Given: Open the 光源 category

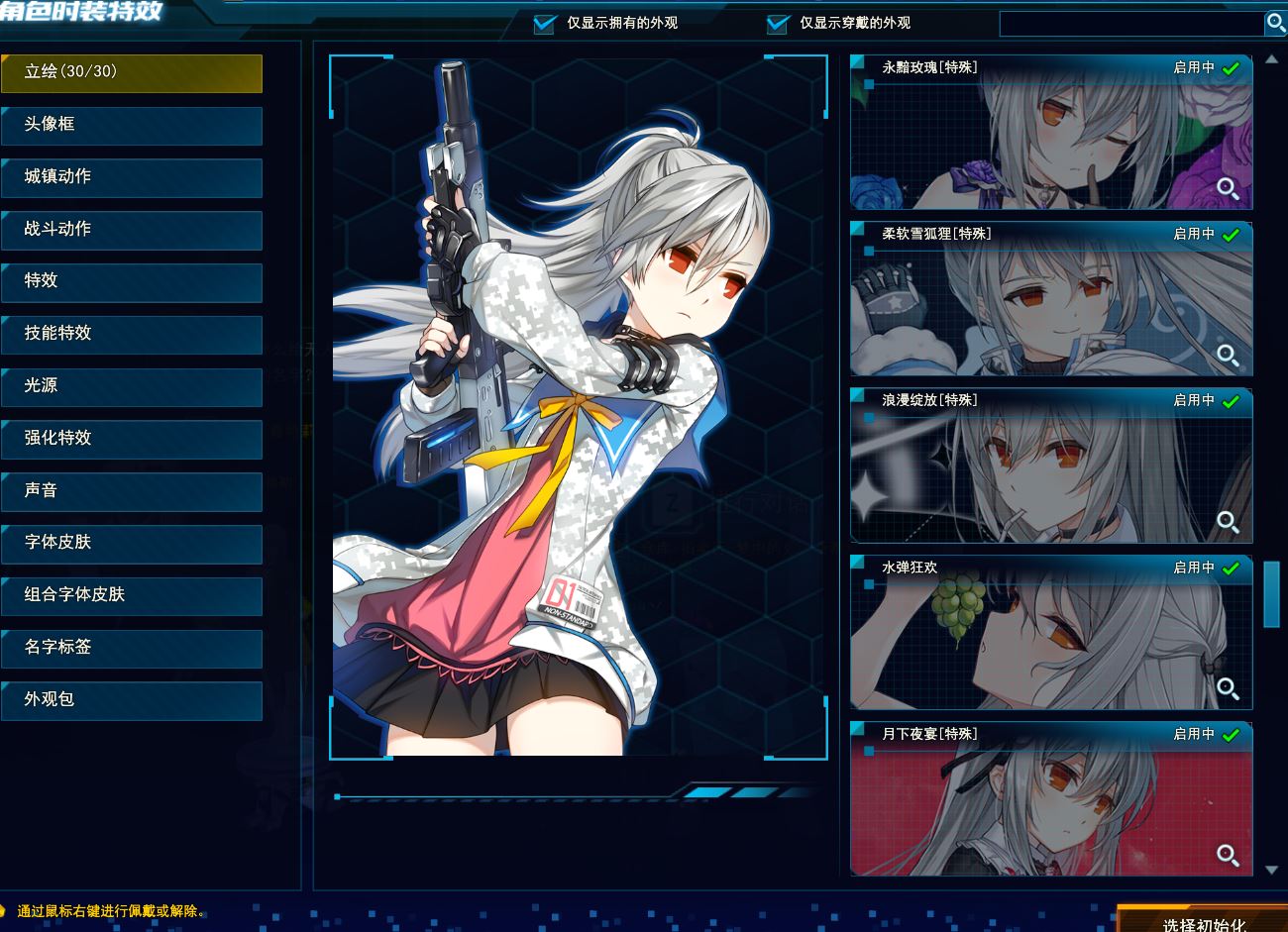Looking at the screenshot, I should [132, 386].
